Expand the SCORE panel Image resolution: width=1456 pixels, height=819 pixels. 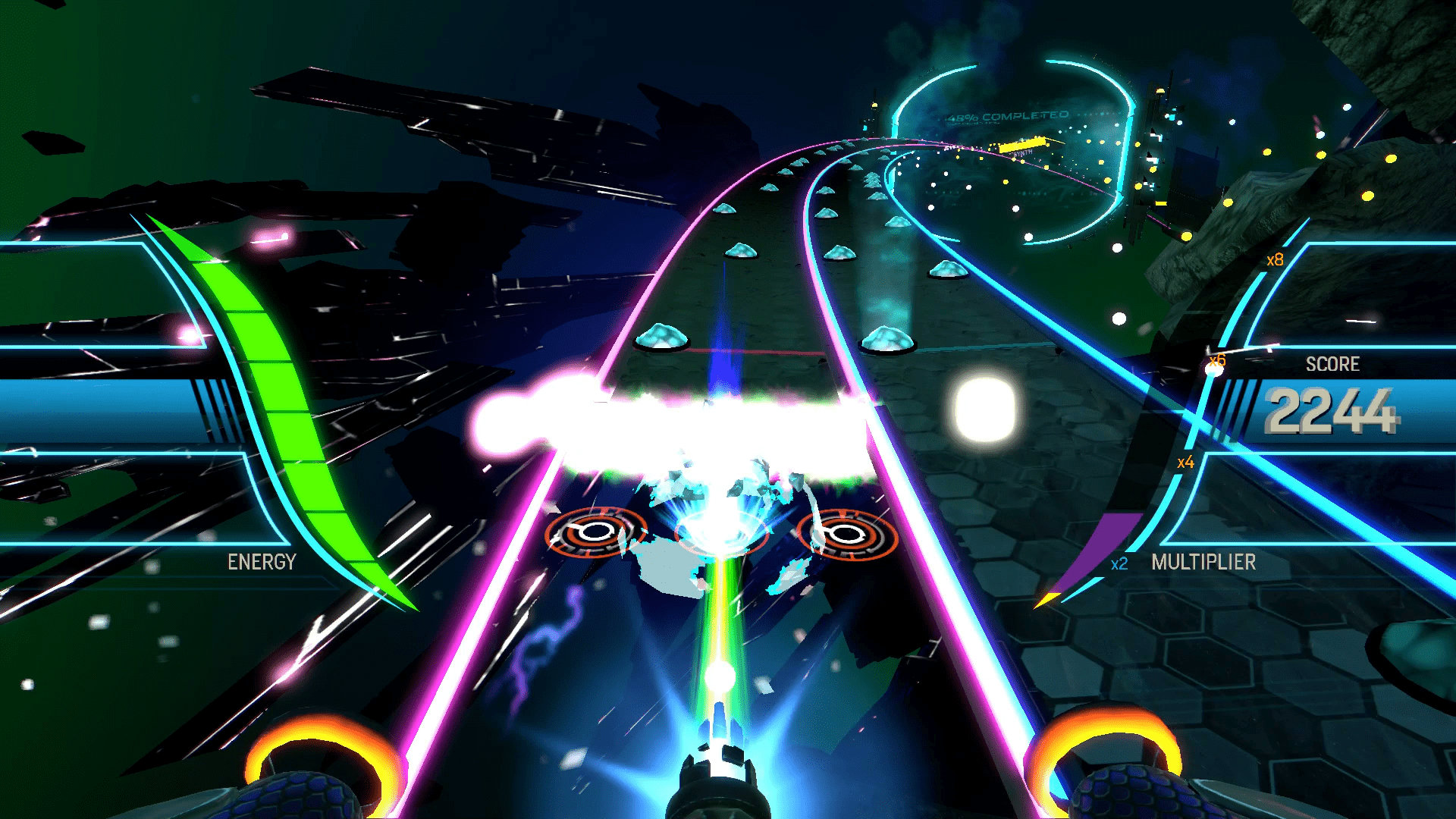(x=1332, y=364)
